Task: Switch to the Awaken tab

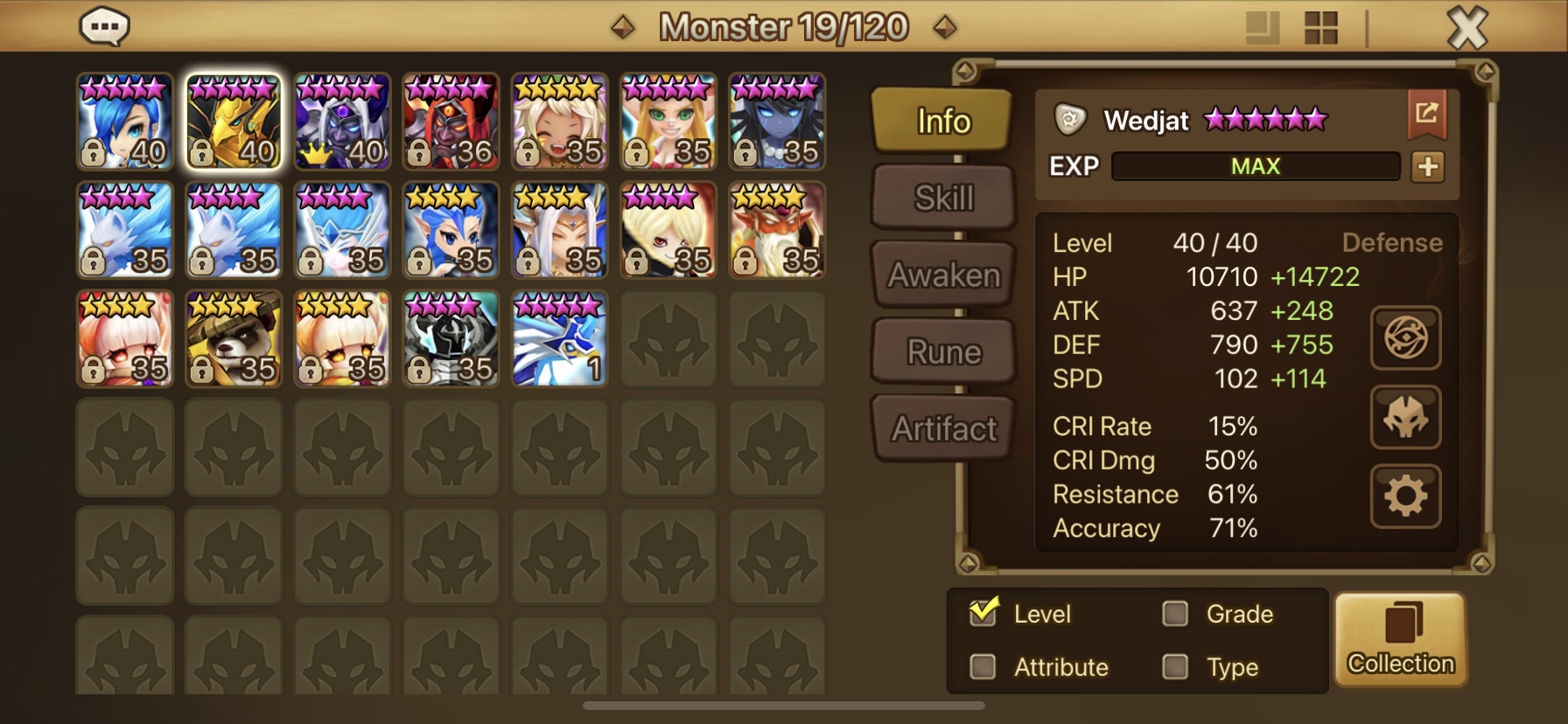Action: coord(942,274)
